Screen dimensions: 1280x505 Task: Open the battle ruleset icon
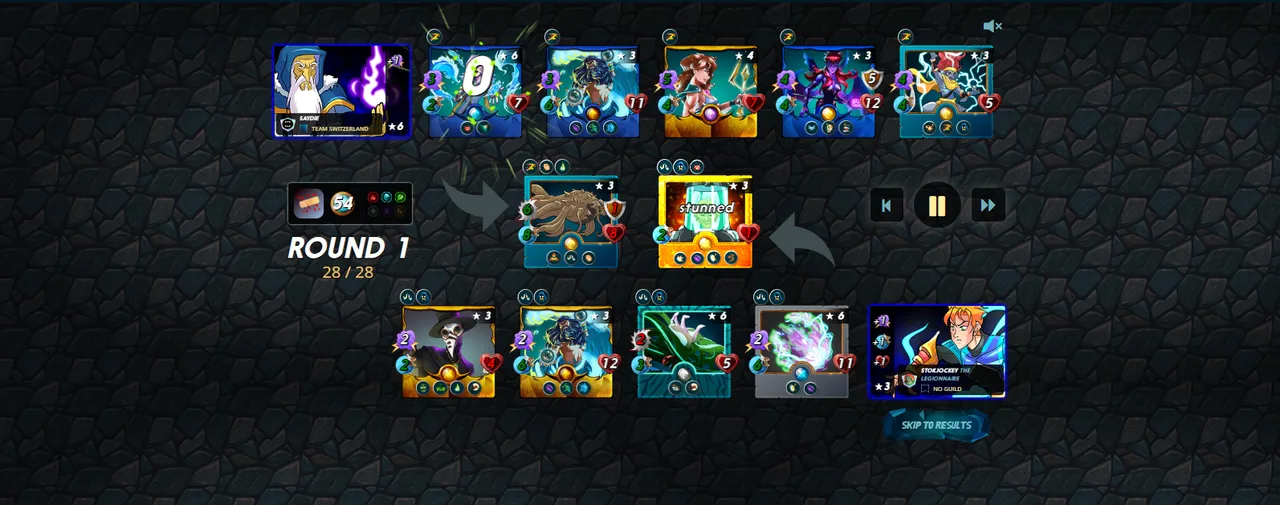[x=309, y=203]
